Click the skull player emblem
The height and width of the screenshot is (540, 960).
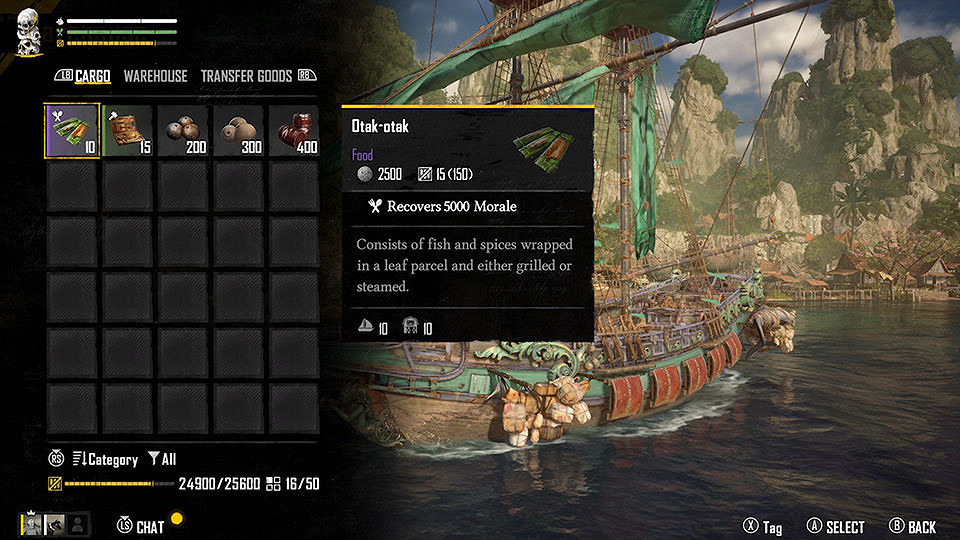click(x=28, y=30)
